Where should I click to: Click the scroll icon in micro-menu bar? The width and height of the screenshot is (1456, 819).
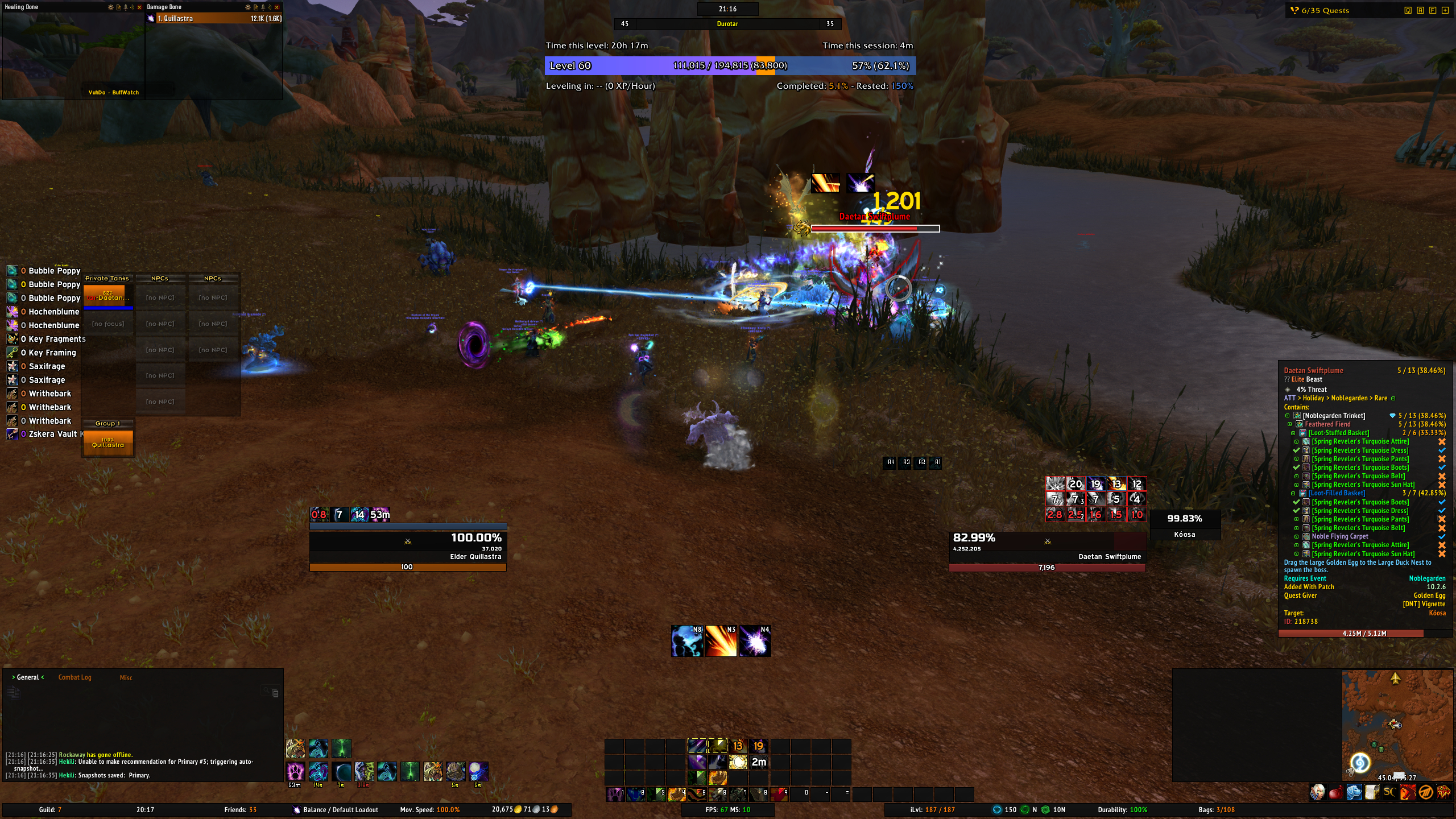[1372, 792]
